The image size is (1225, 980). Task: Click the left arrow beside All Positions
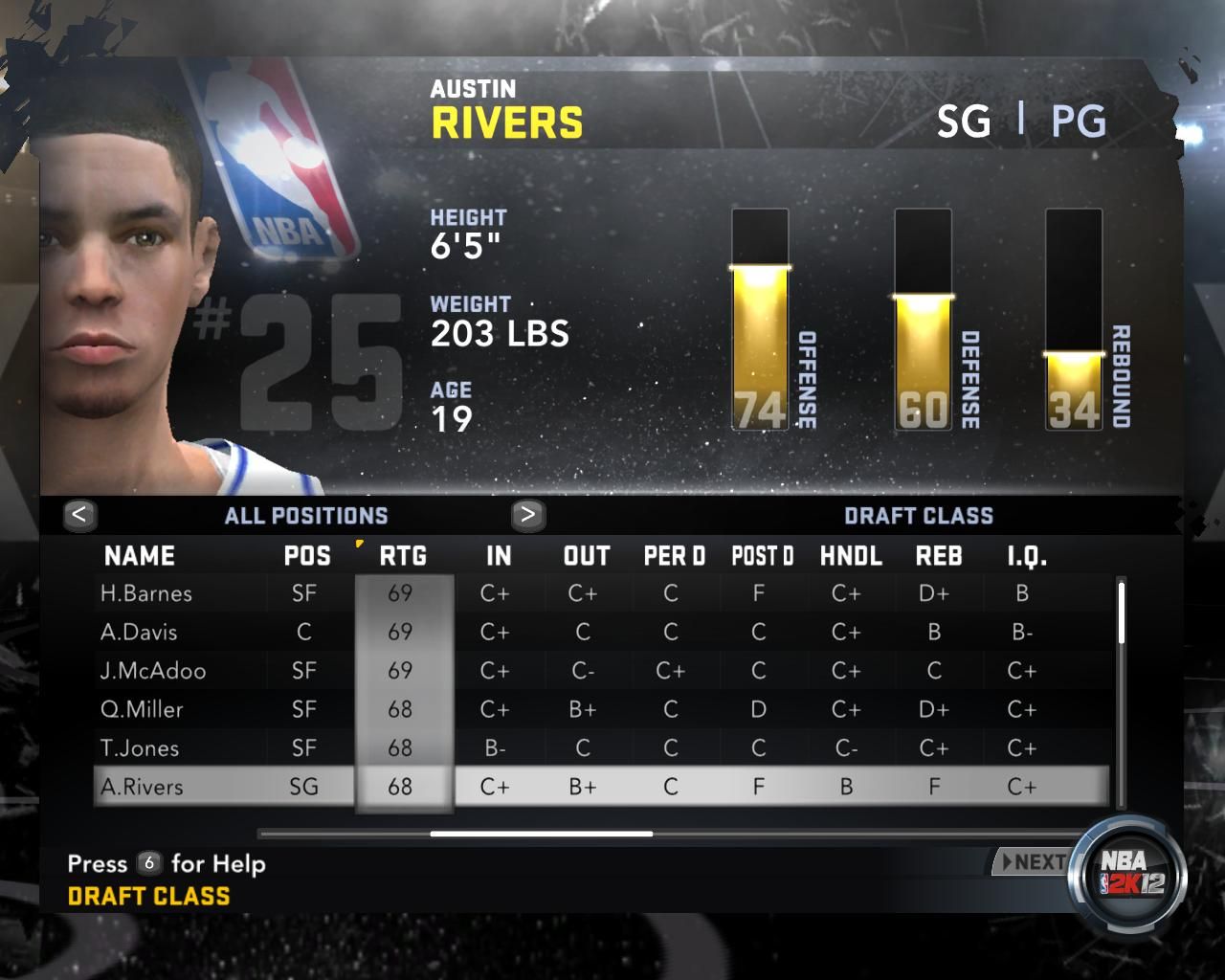(x=79, y=515)
